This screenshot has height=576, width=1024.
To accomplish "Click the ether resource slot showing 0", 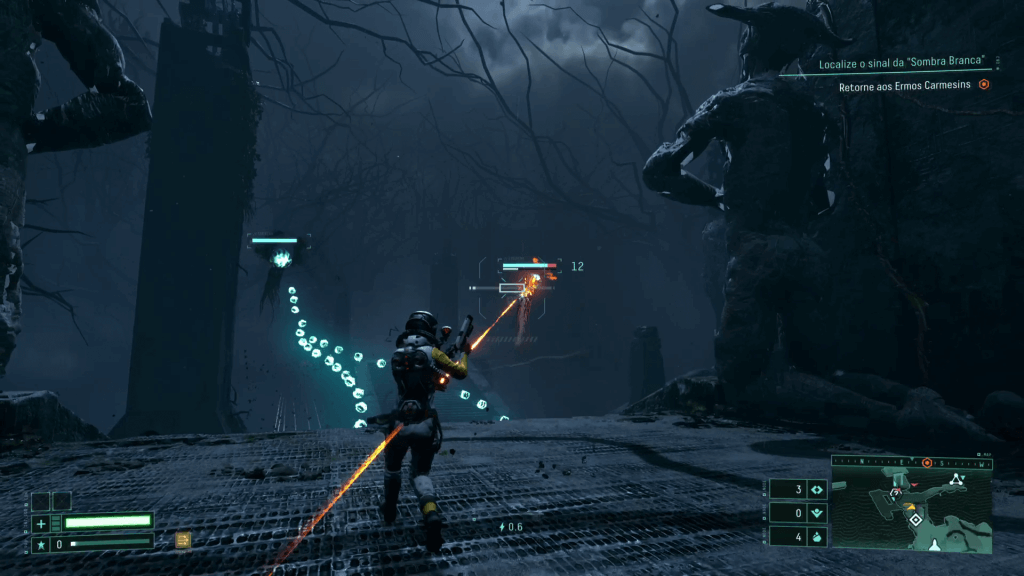I will click(798, 513).
